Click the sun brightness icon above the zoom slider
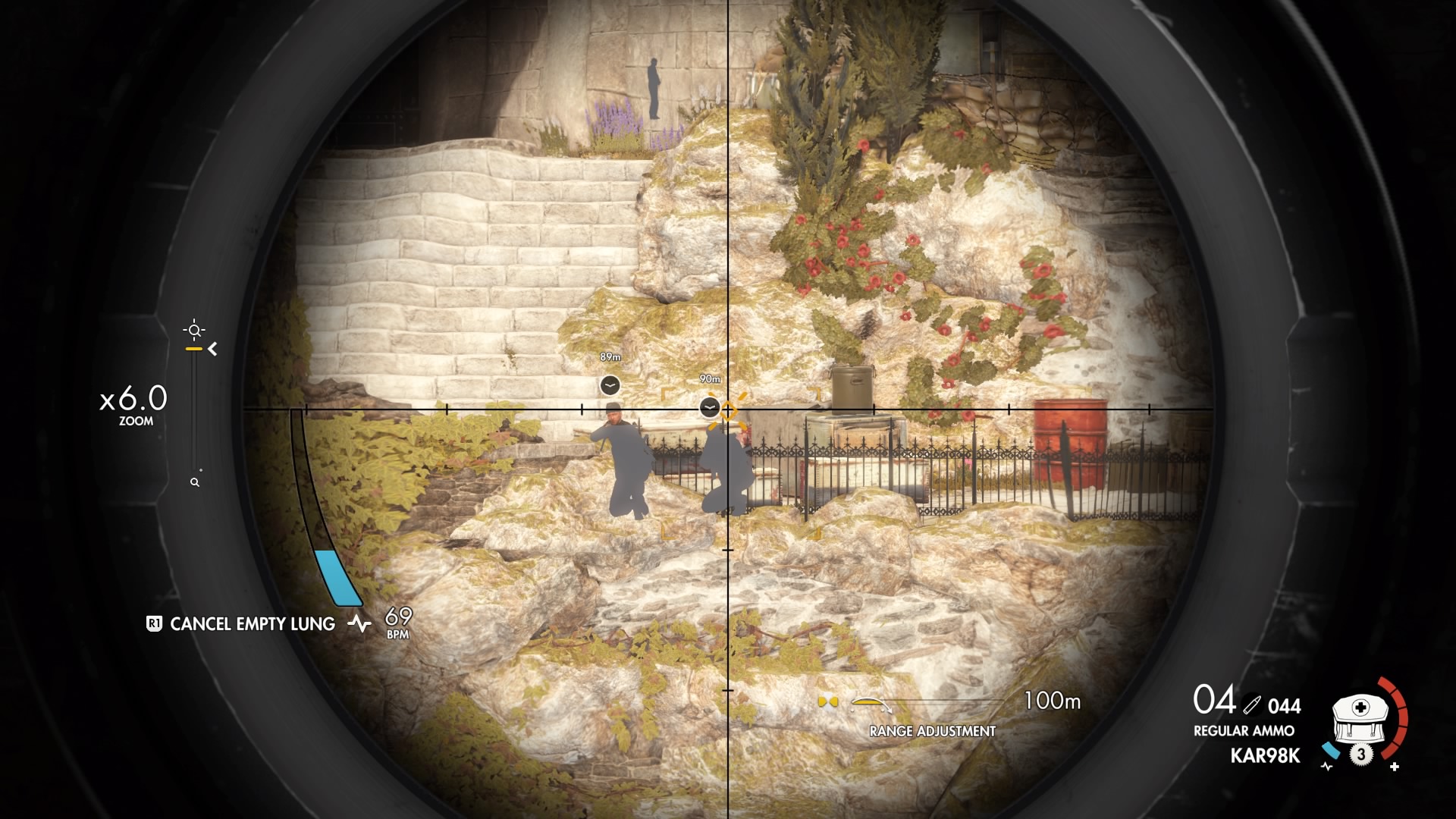 (195, 329)
